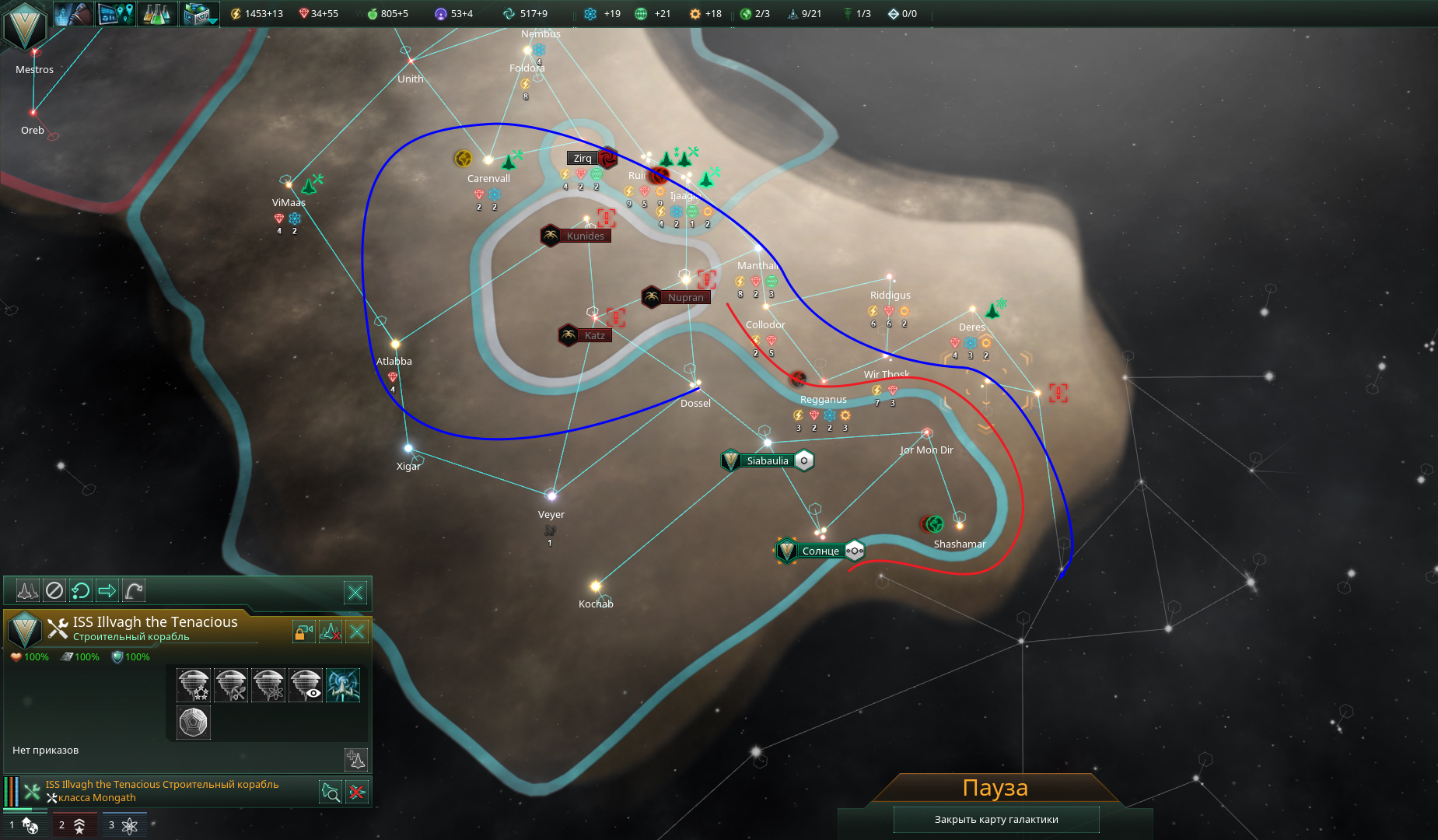Viewport: 1438px width, 840px height.
Task: Build observation post with eye icon
Action: click(306, 685)
